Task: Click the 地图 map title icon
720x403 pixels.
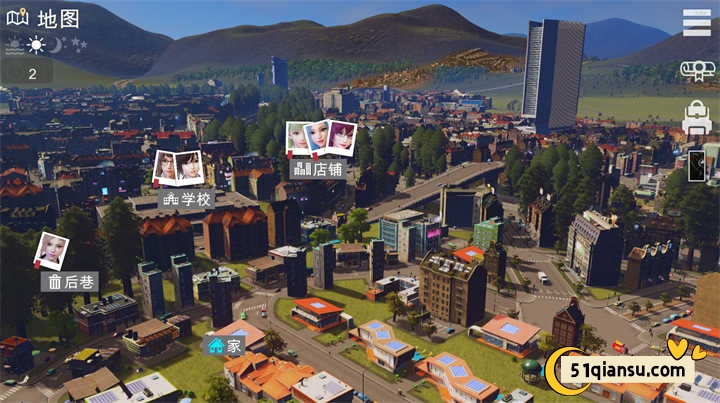Action: point(17,17)
